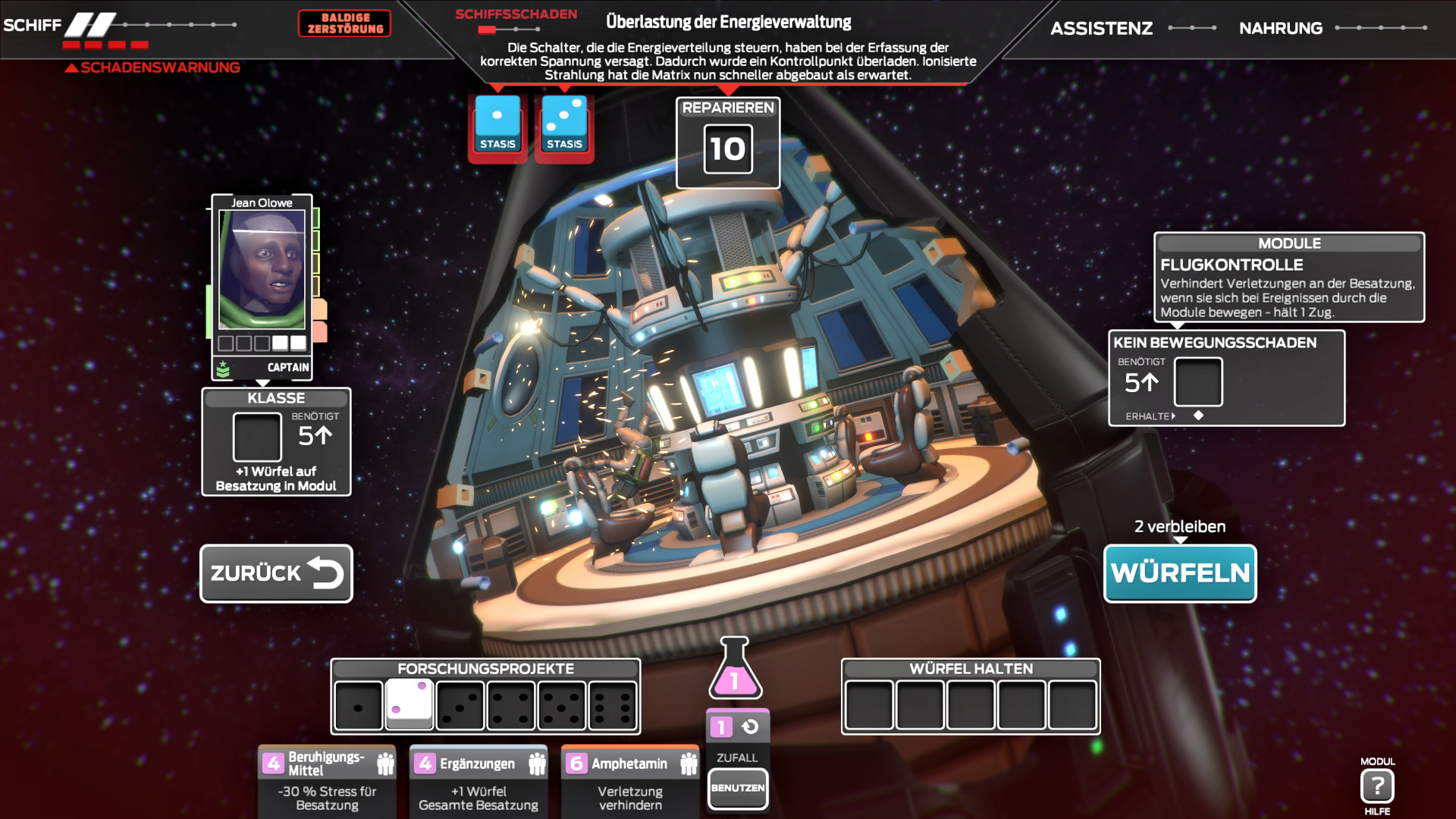Select the Beruhigungs-Mittel research project
This screenshot has width=1456, height=819.
[327, 781]
